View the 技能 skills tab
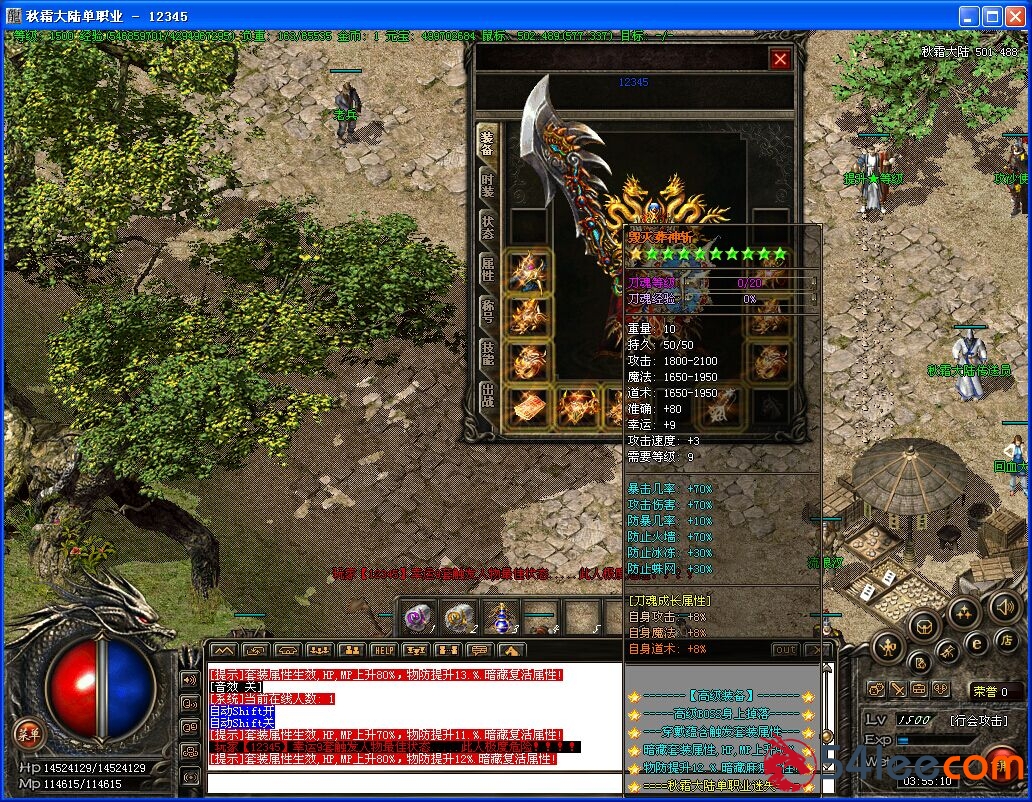This screenshot has height=802, width=1032. 487,352
